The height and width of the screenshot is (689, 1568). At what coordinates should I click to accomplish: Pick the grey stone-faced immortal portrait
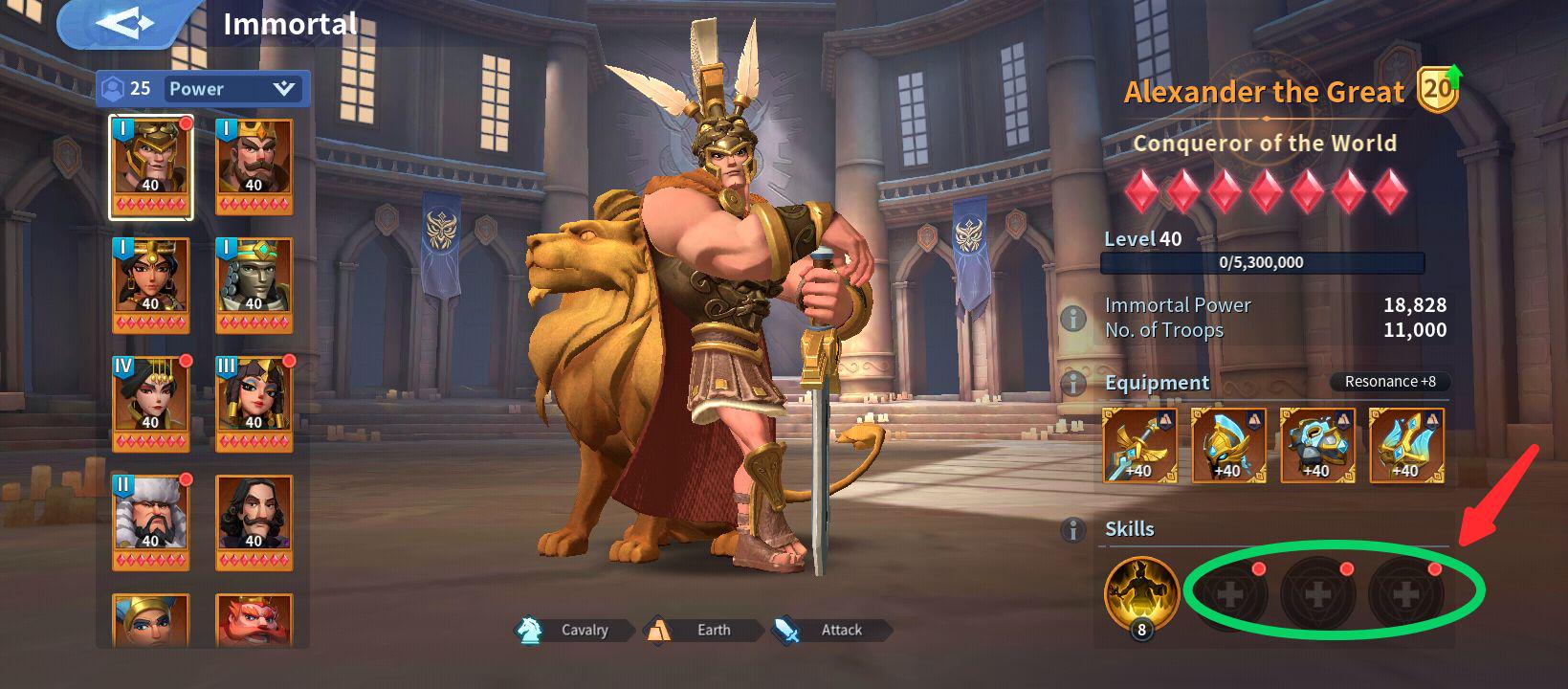[x=254, y=284]
